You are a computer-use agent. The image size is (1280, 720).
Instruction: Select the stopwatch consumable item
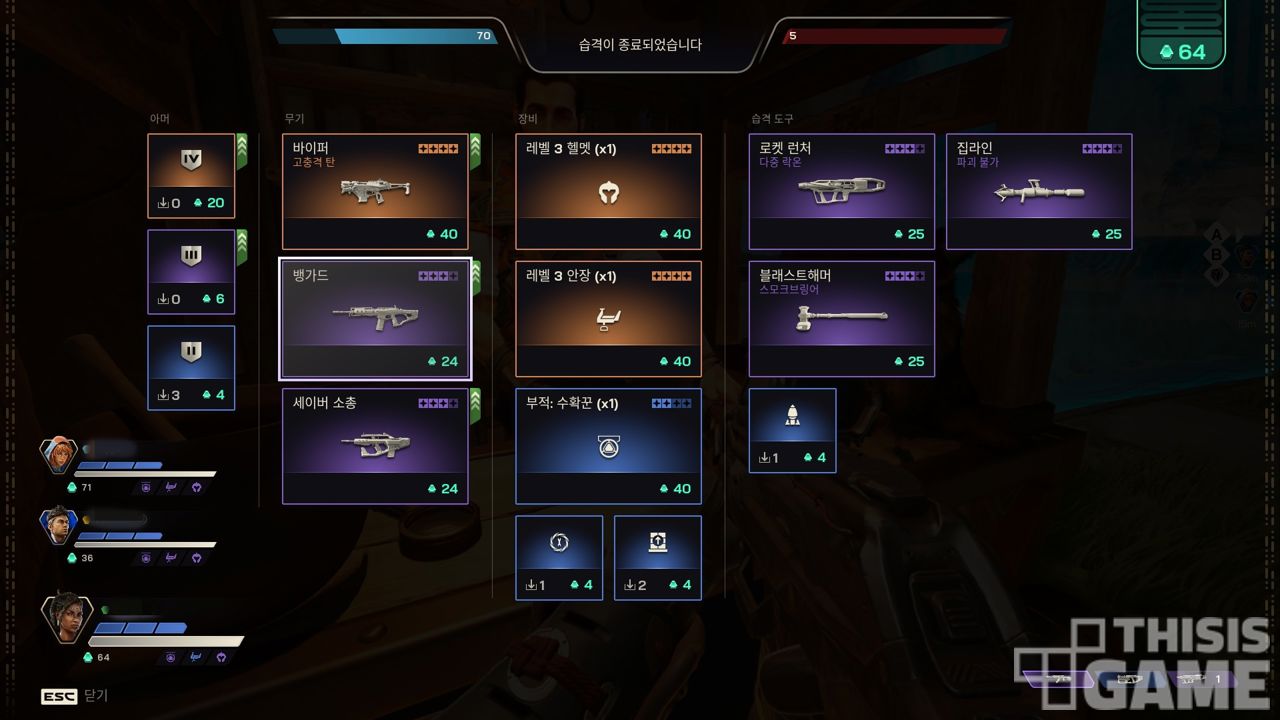pos(559,557)
